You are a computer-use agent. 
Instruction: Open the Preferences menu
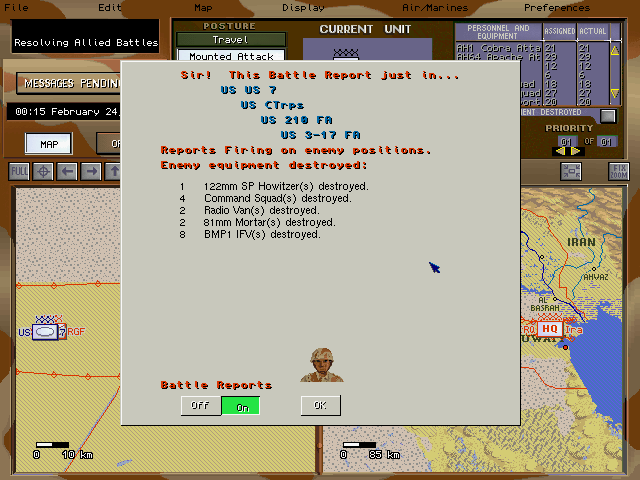click(585, 7)
